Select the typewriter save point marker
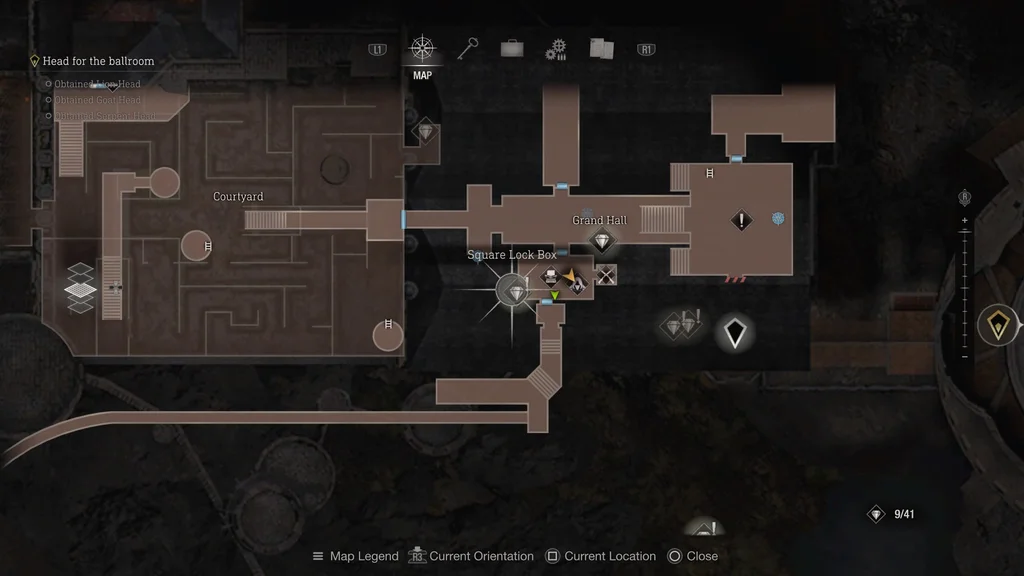 click(x=550, y=278)
